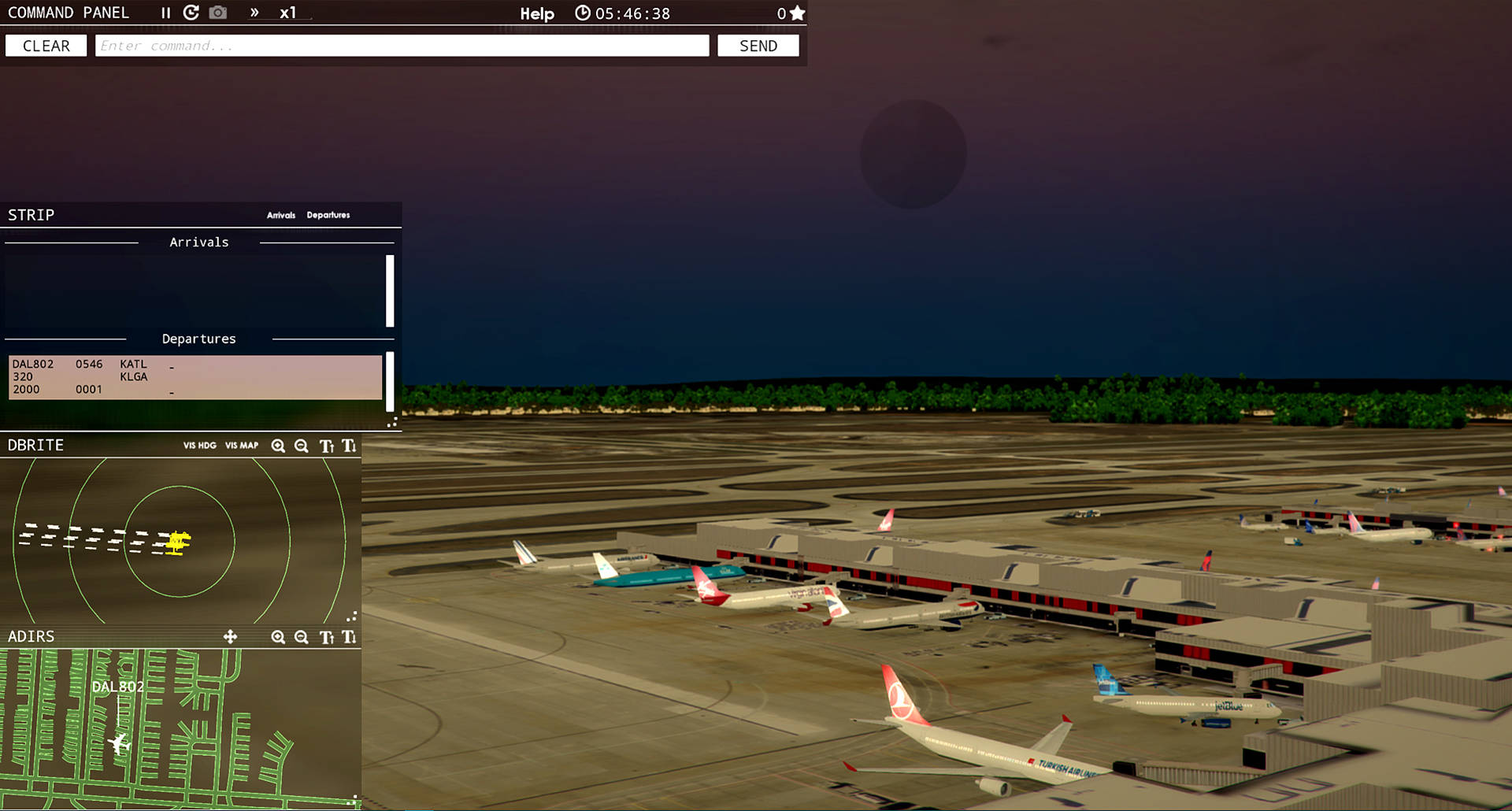Image resolution: width=1512 pixels, height=811 pixels.
Task: Open Help from the top bar
Action: point(536,13)
